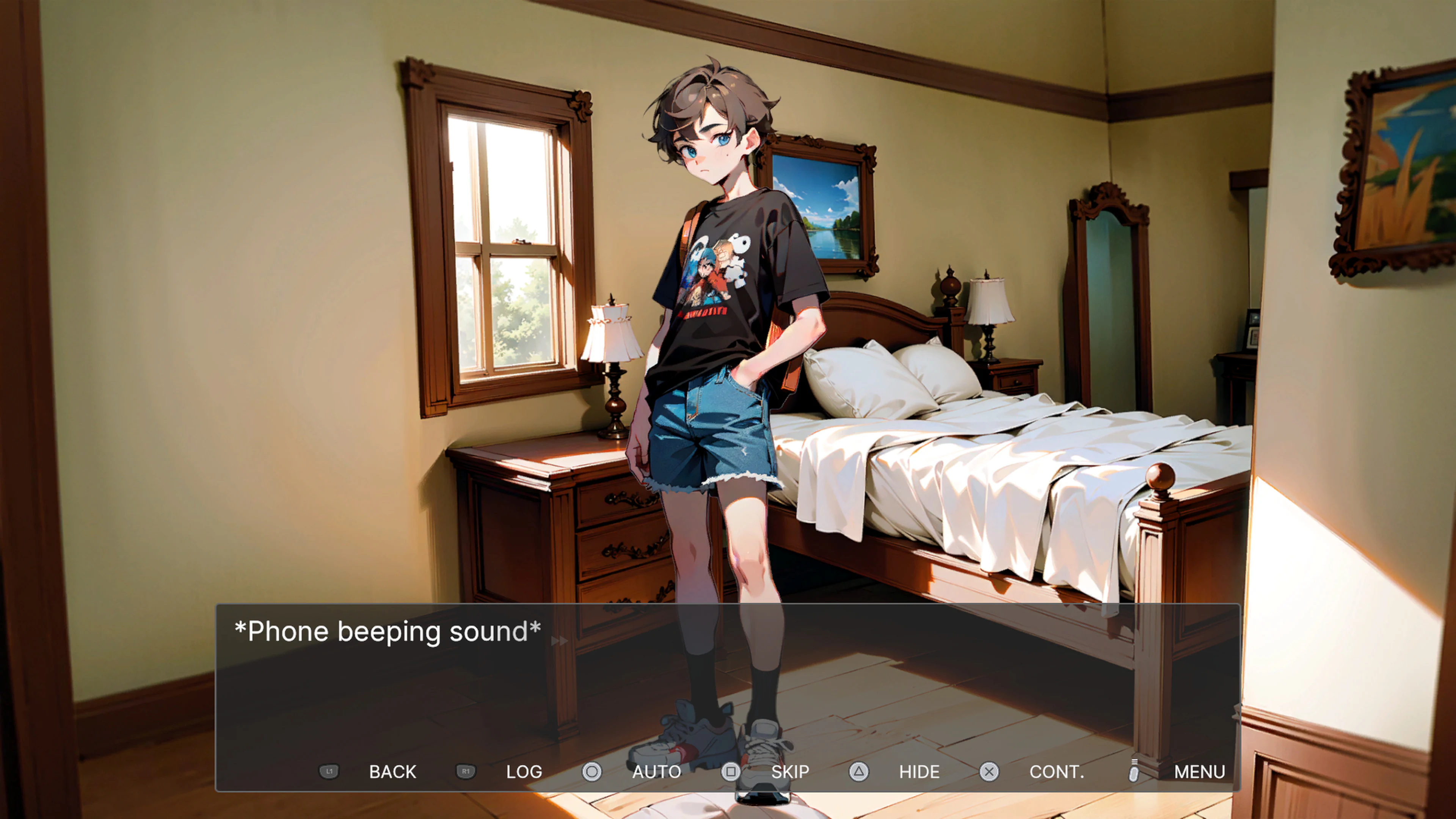
Task: Select the circle button icon next to AUTO
Action: [592, 772]
